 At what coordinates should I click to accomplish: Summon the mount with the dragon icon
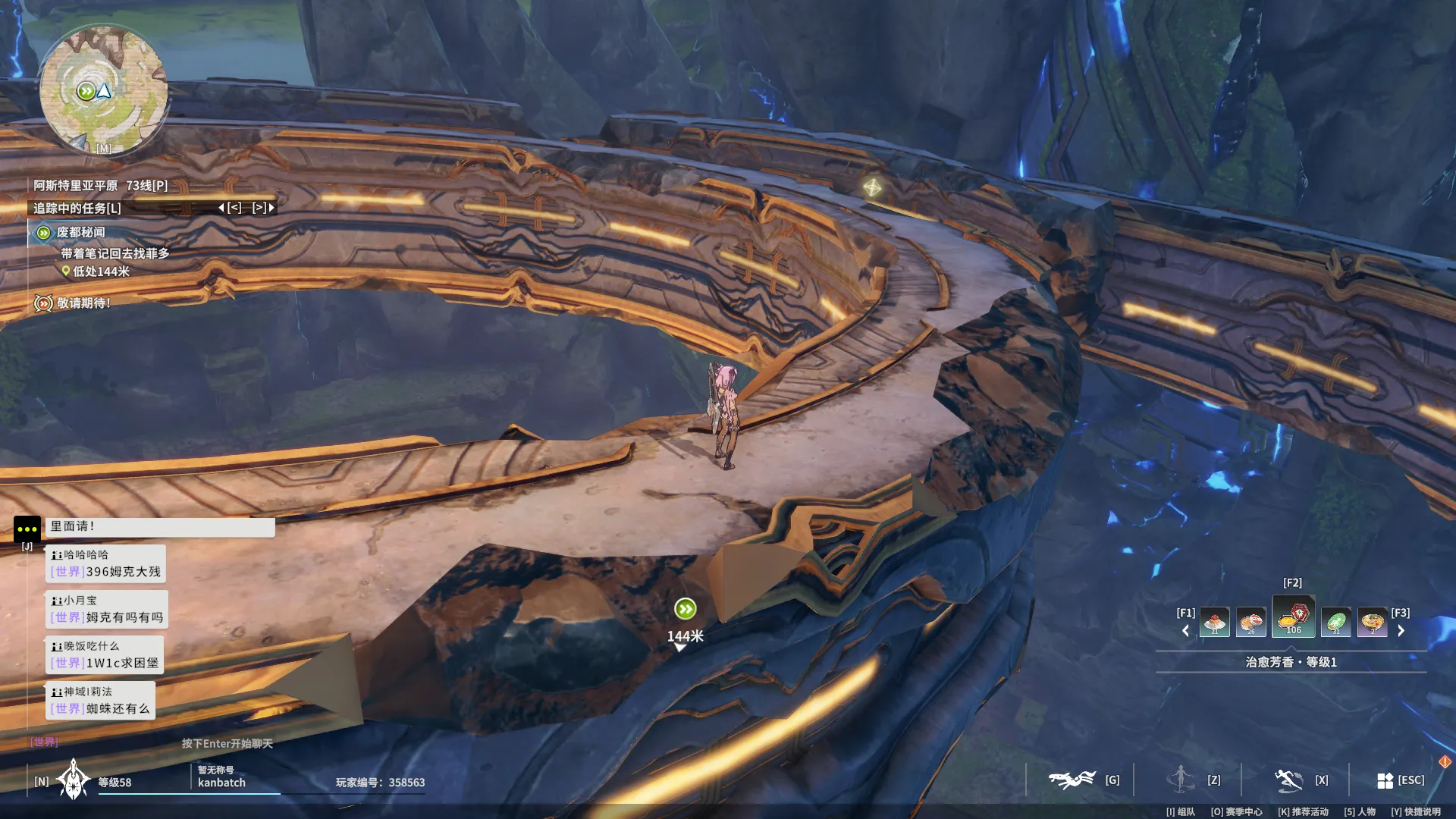point(1072,780)
